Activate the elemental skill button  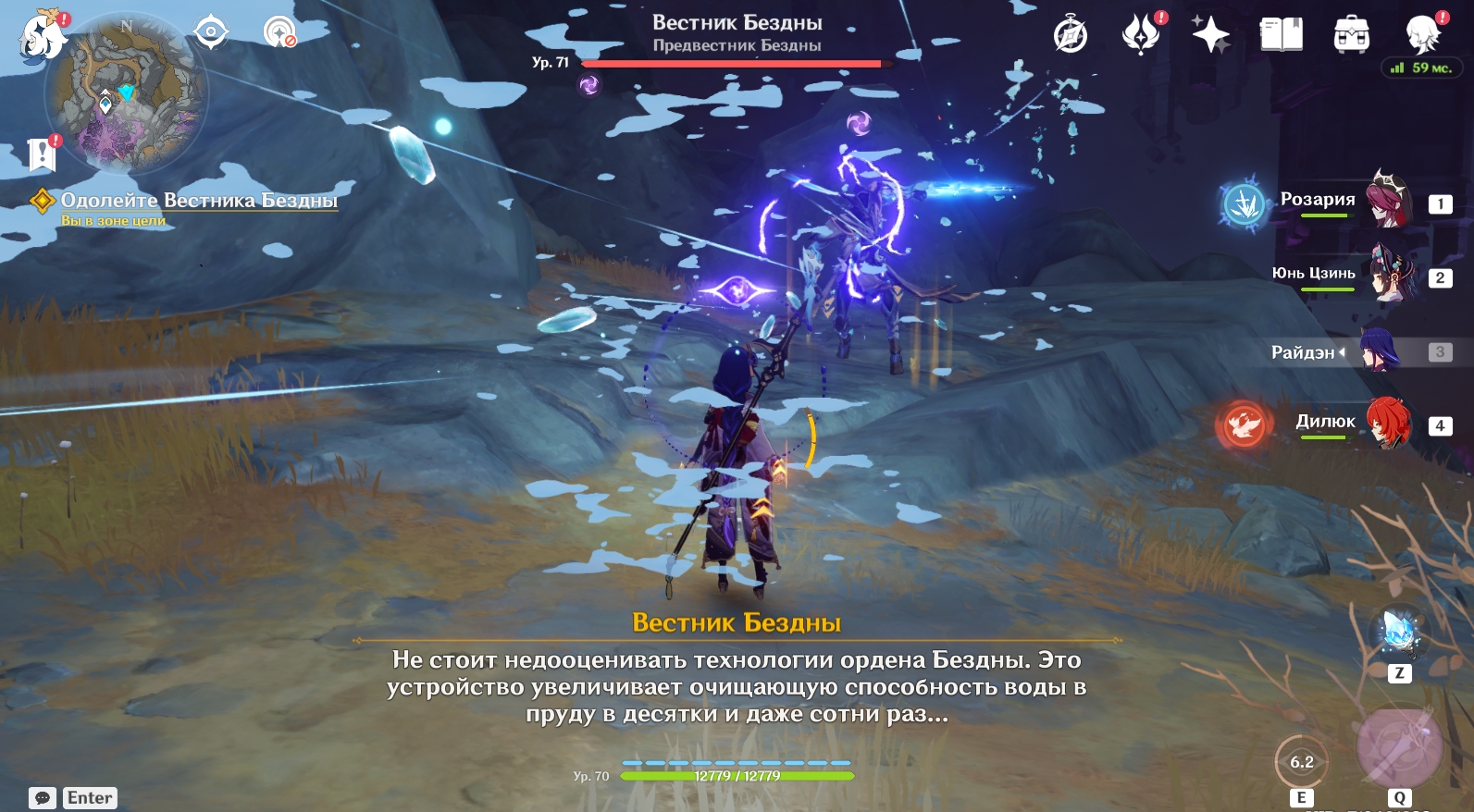pos(1301,762)
